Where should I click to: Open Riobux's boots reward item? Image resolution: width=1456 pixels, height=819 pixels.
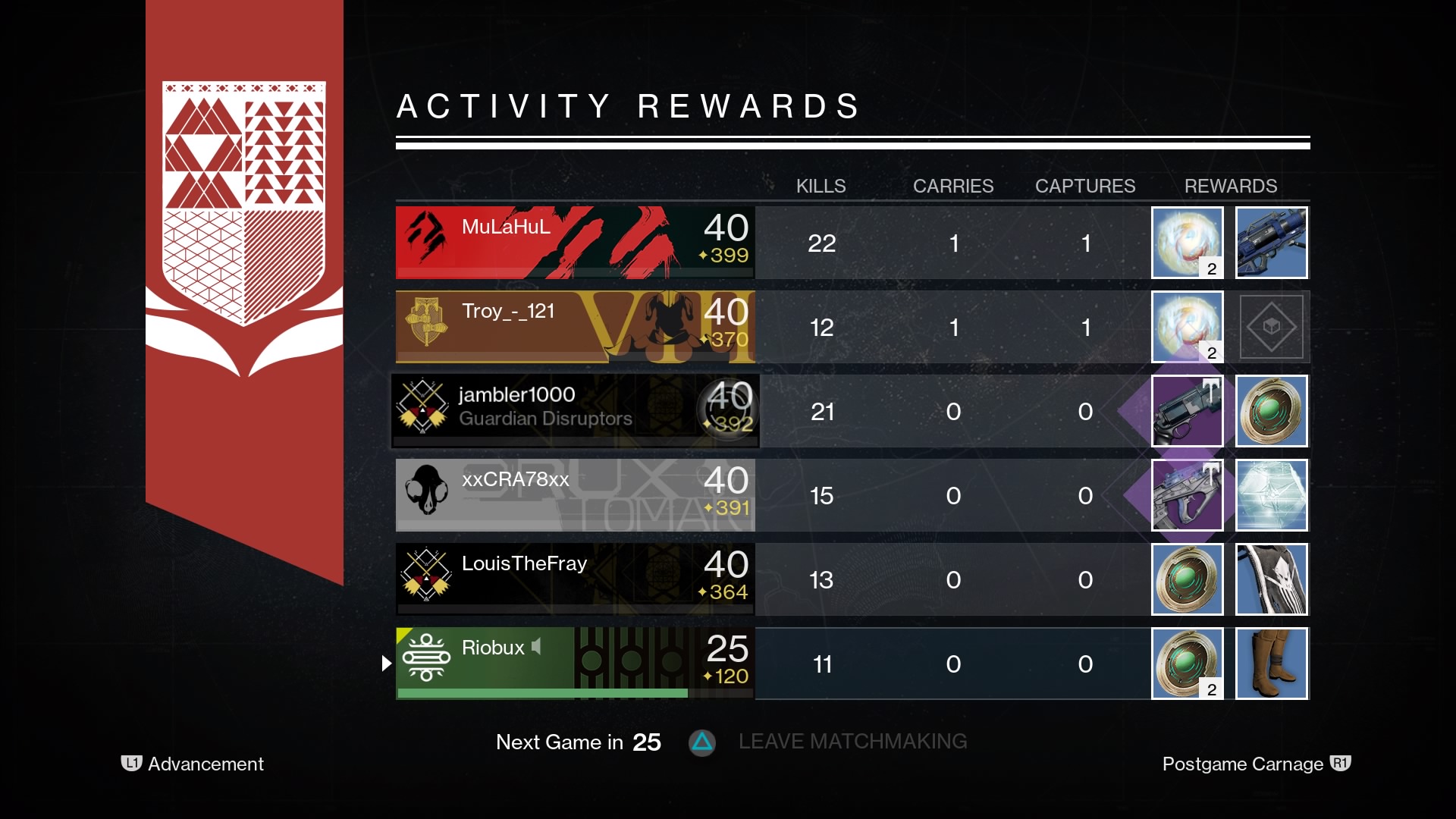pyautogui.click(x=1272, y=664)
